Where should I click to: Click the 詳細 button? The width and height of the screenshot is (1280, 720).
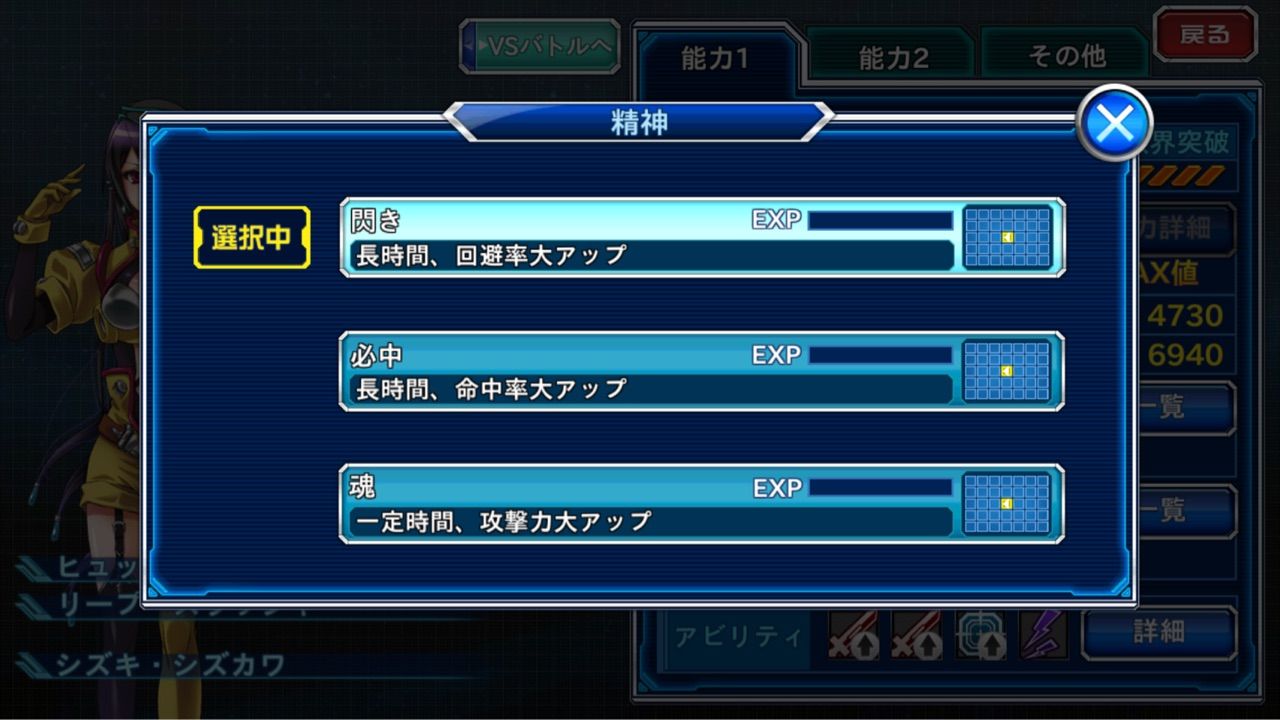(1160, 633)
